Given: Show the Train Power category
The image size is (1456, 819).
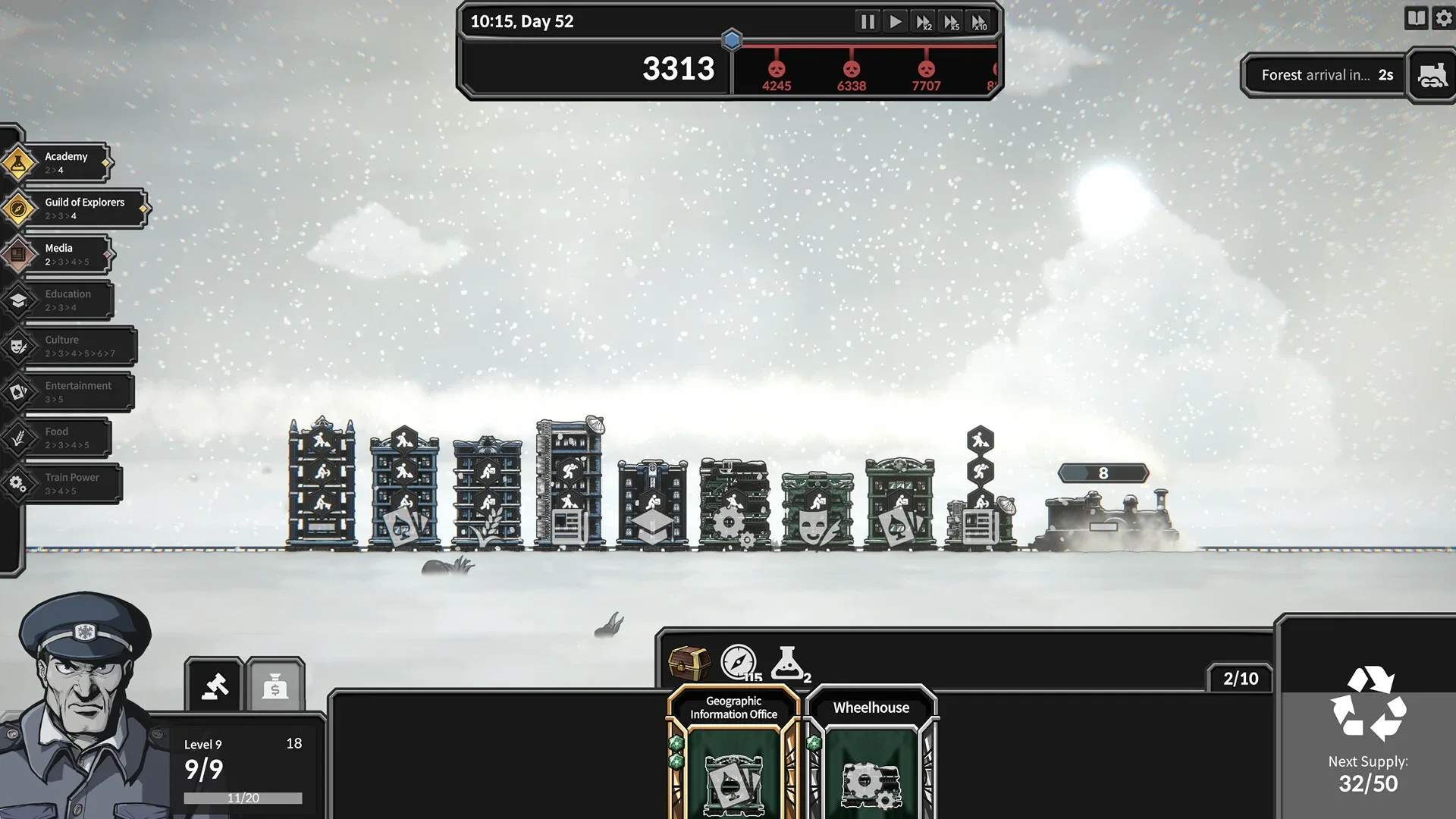Looking at the screenshot, I should click(x=70, y=484).
